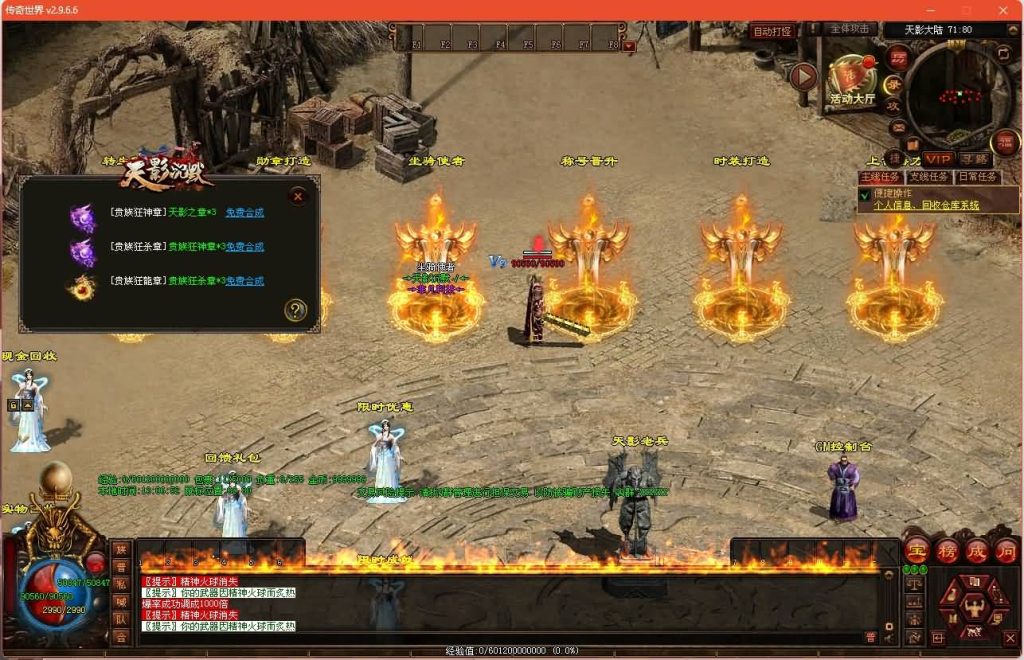Switch to the 支线任务 tab

pyautogui.click(x=929, y=177)
